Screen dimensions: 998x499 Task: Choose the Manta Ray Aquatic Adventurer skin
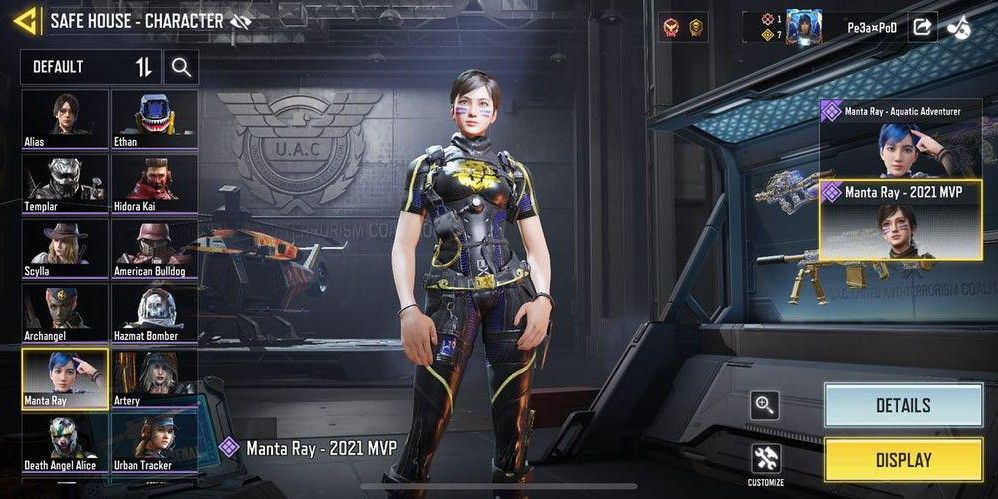tap(900, 136)
